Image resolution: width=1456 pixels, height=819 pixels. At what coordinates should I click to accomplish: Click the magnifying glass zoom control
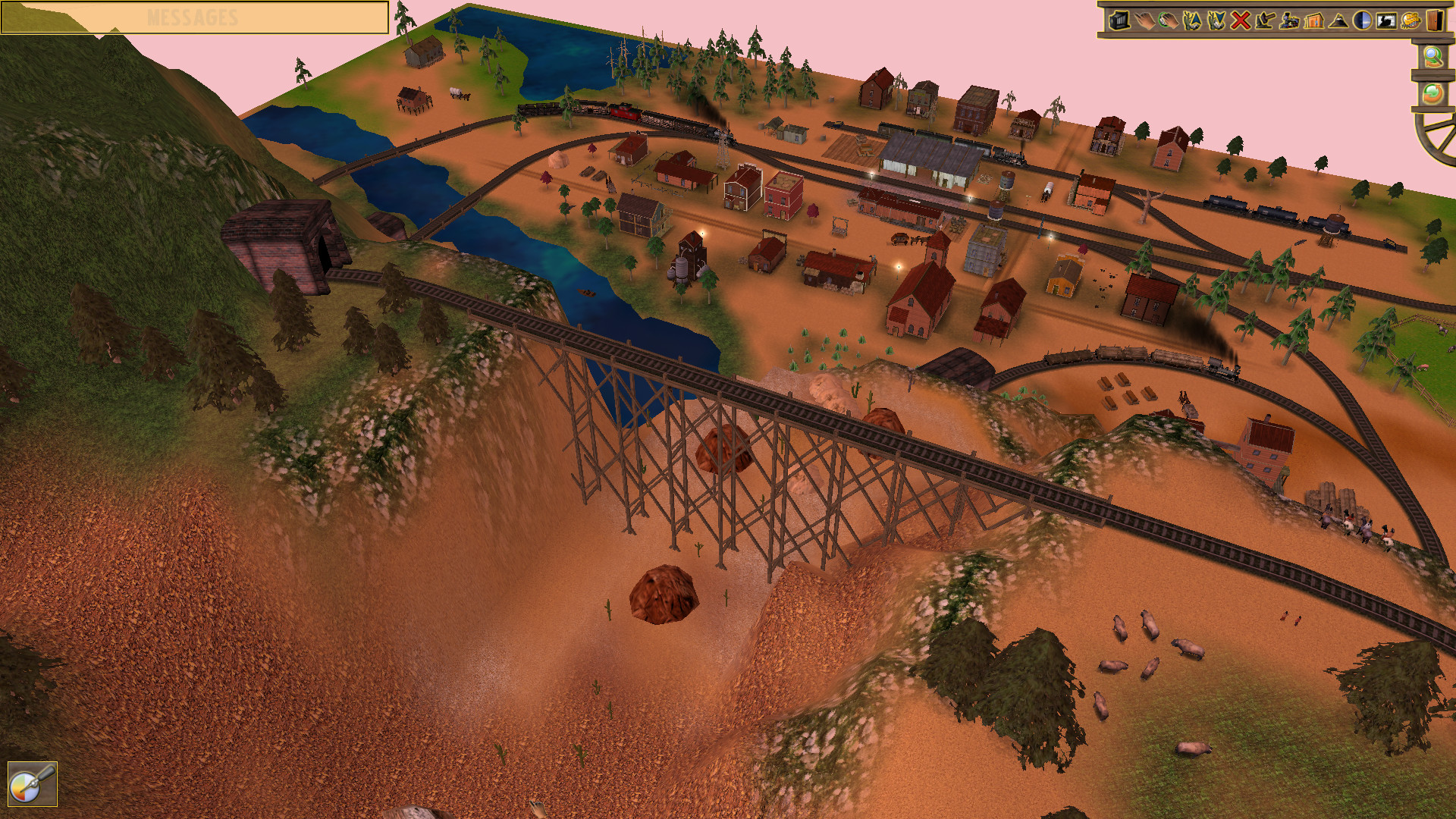pyautogui.click(x=1435, y=58)
